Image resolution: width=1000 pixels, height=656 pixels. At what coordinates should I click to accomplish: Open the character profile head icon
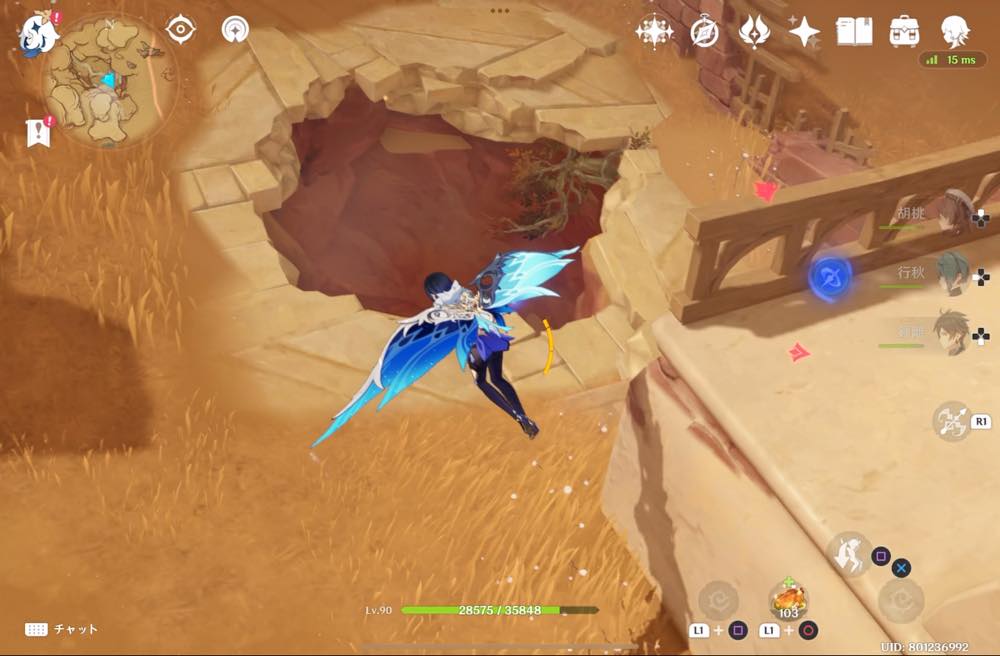coord(955,31)
